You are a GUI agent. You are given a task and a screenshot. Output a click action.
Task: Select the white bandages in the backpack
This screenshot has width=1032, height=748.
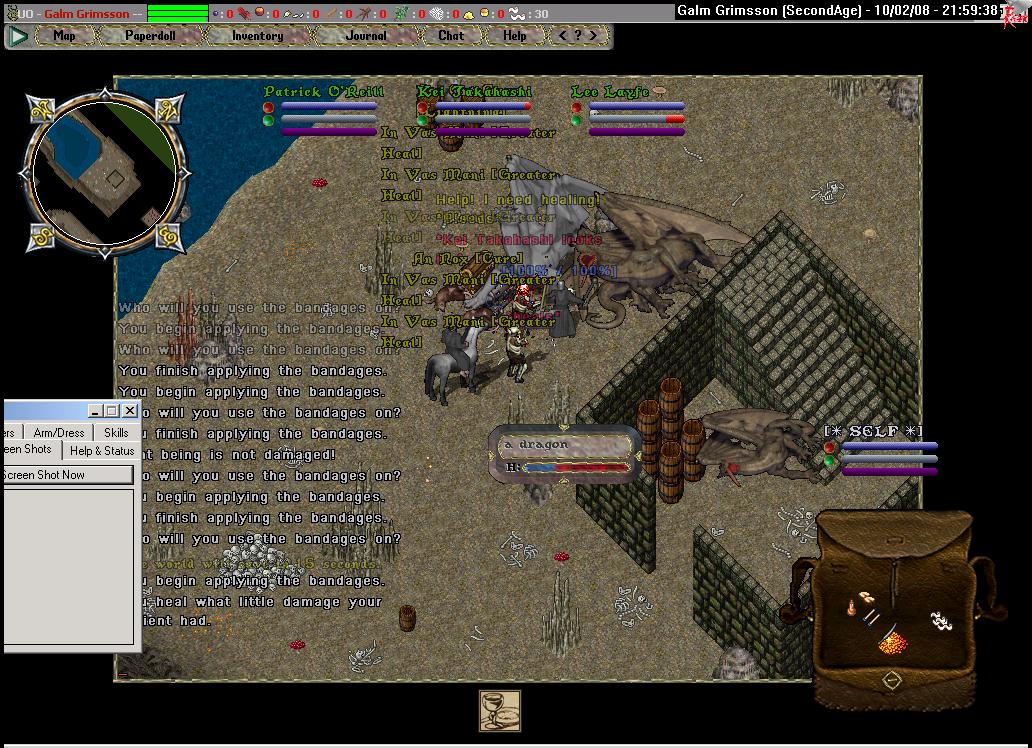coord(939,620)
